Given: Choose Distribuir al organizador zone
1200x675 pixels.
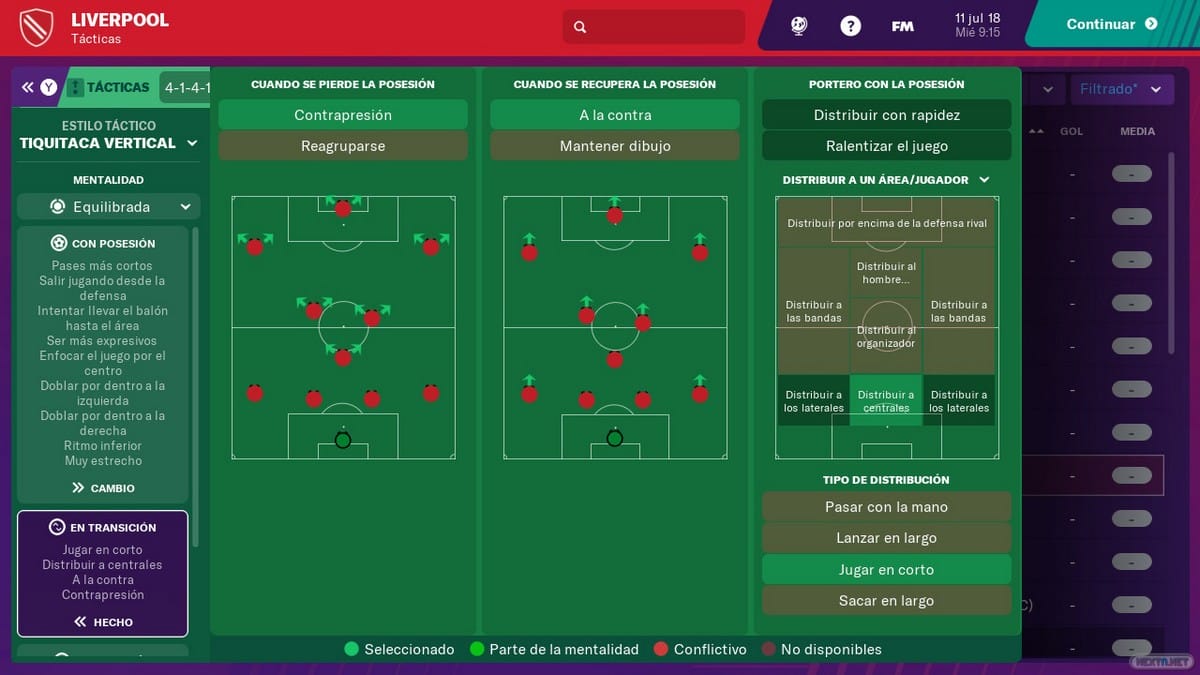Looking at the screenshot, I should (886, 337).
